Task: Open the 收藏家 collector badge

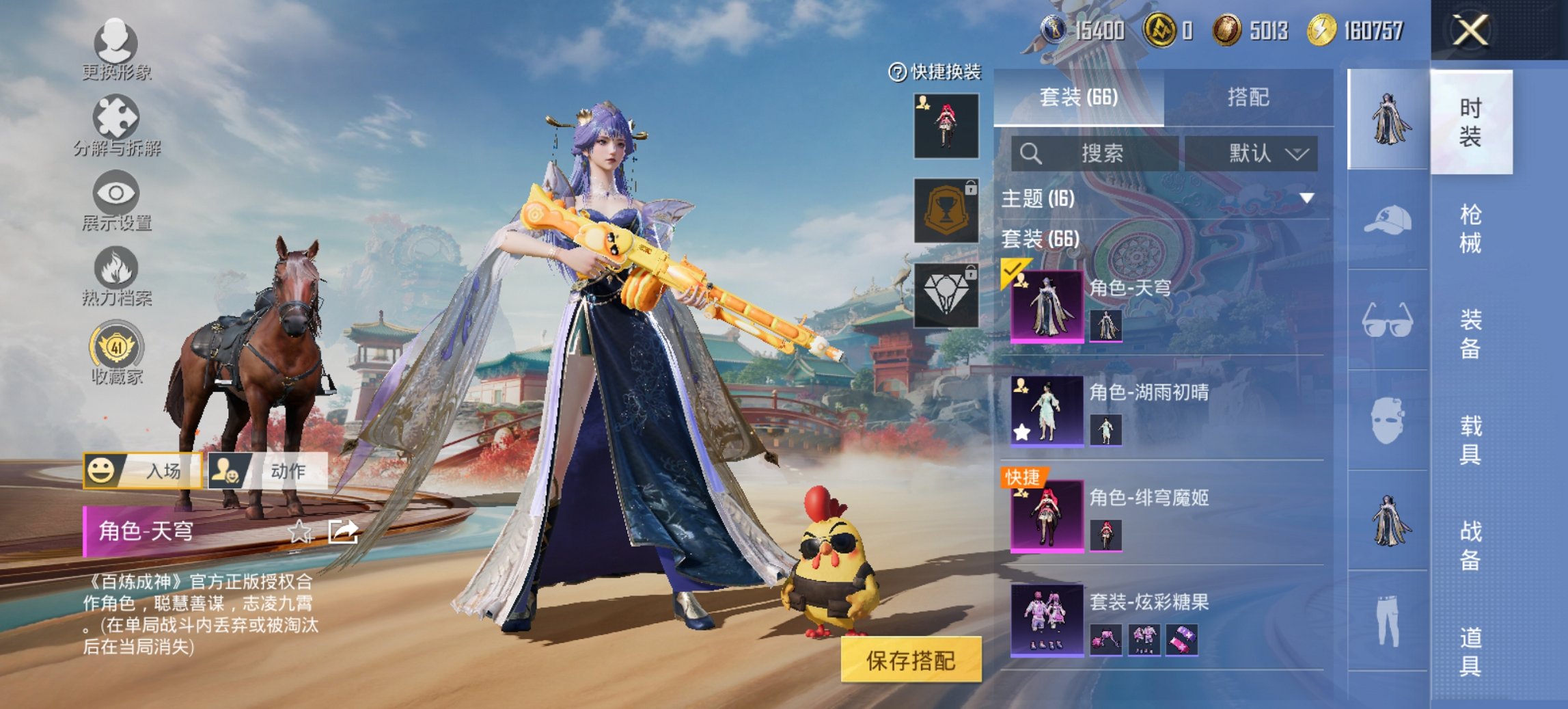Action: tap(116, 353)
